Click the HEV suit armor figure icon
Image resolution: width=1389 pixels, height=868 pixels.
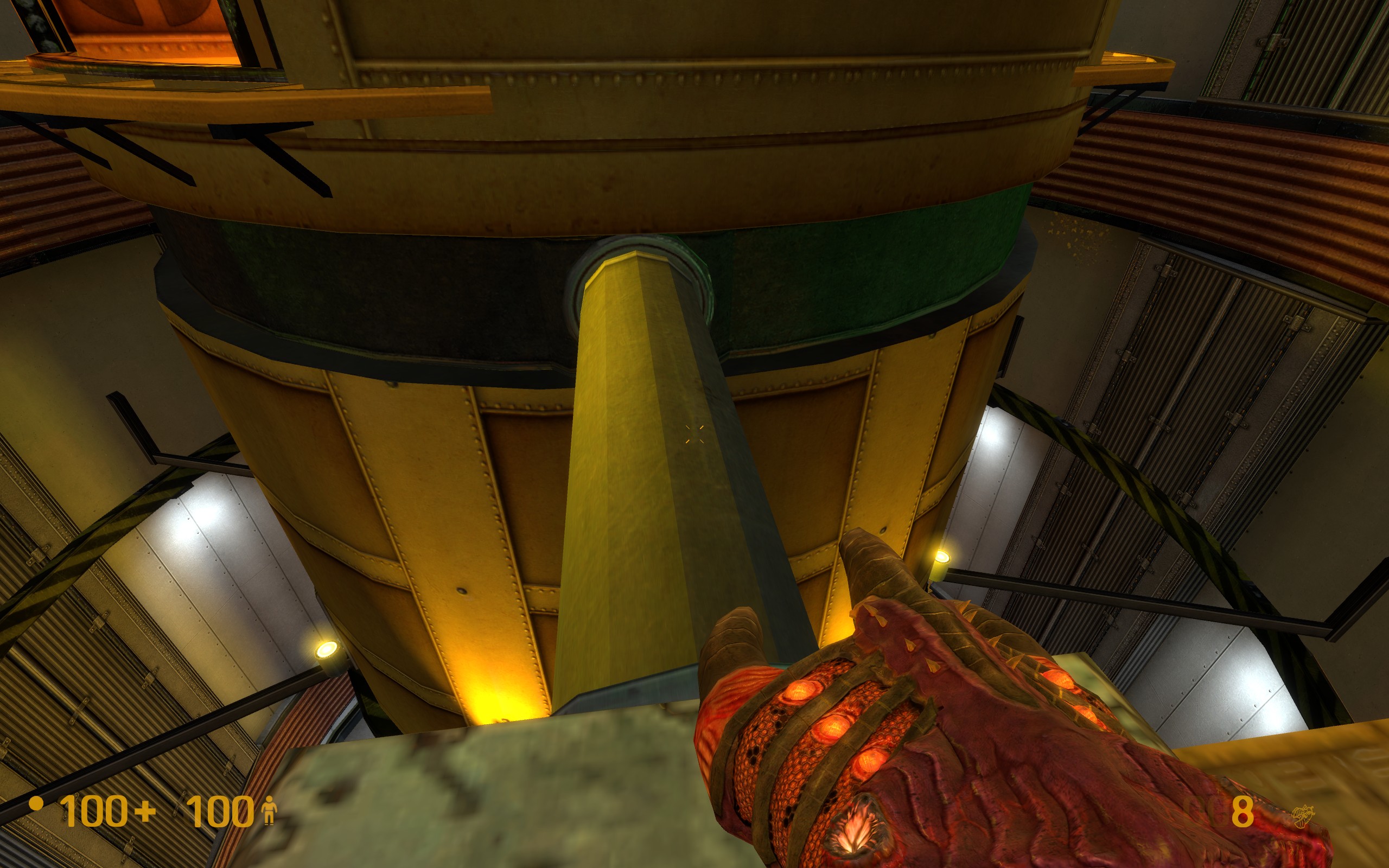coord(269,812)
